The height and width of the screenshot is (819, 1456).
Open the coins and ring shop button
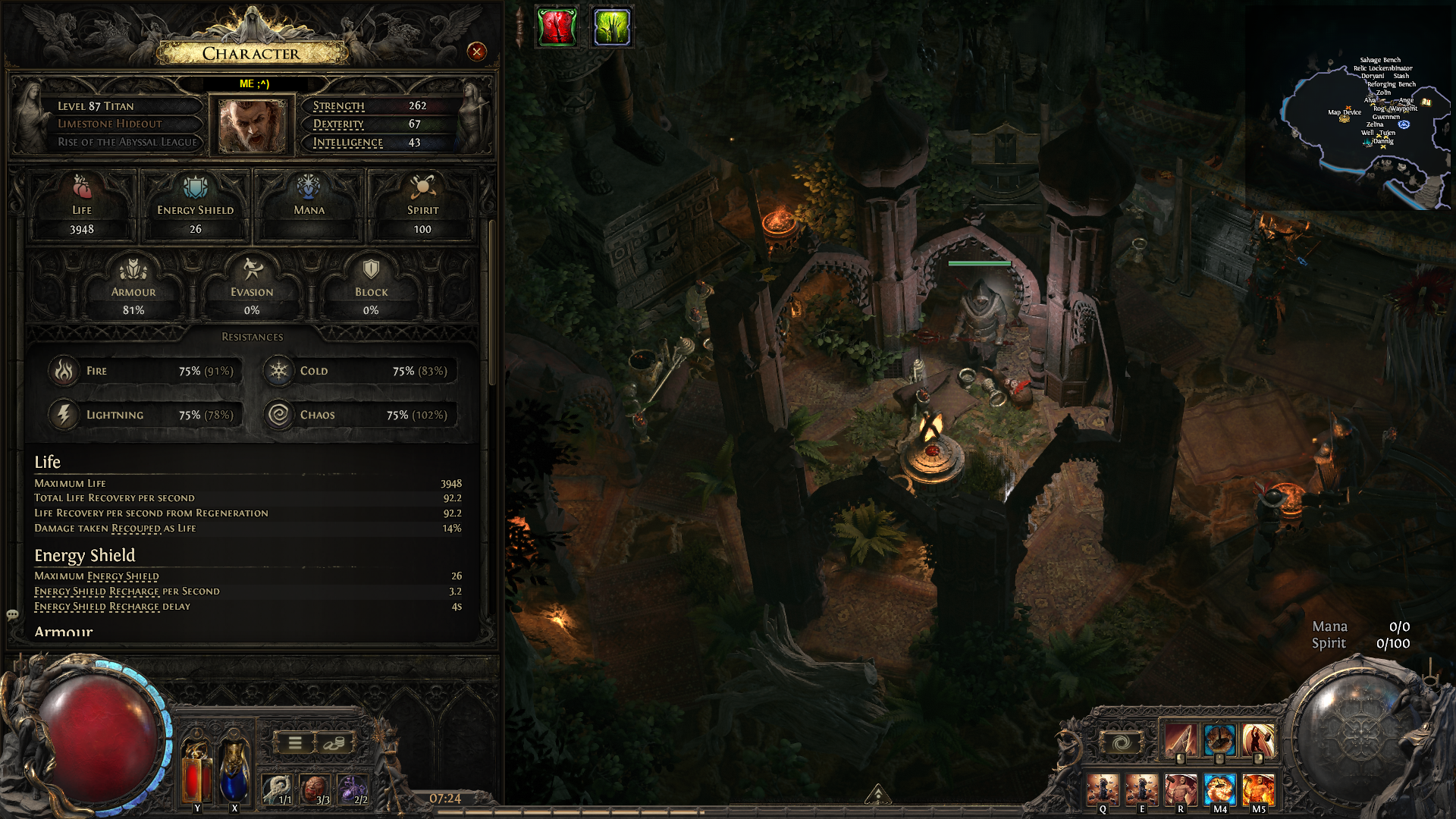click(333, 743)
